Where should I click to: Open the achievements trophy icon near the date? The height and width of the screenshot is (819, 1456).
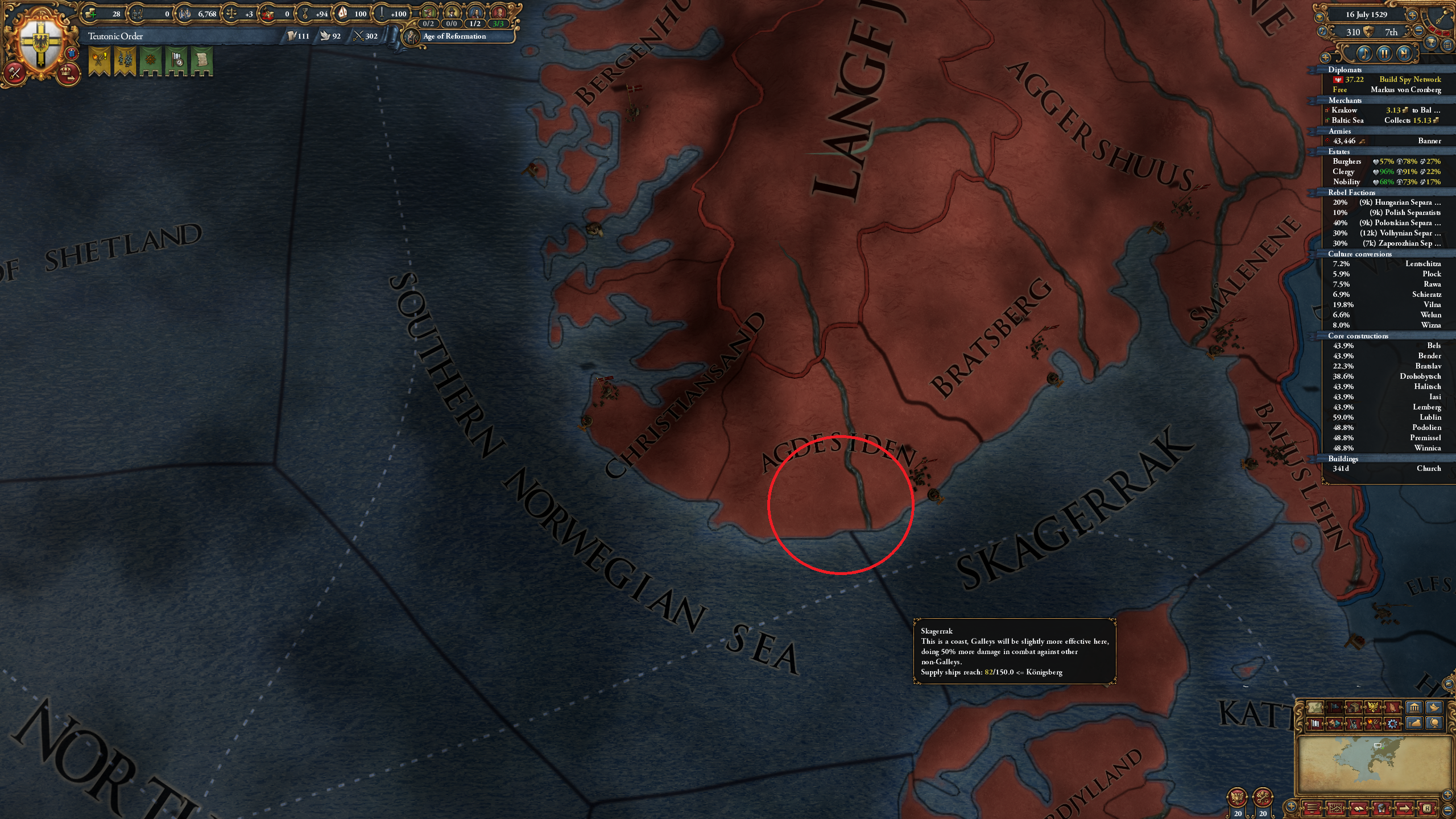point(1432,42)
